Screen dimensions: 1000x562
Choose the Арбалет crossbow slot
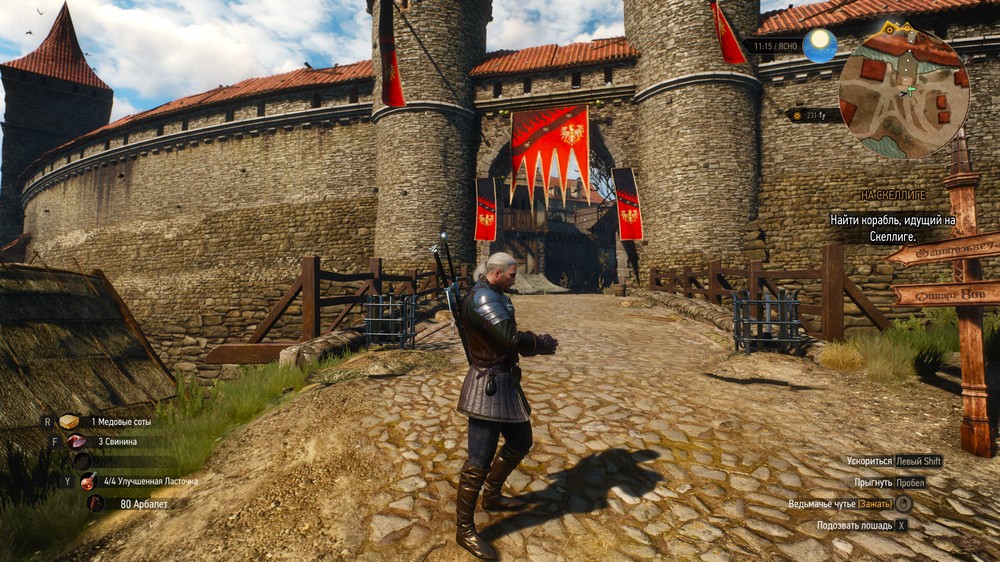(x=96, y=504)
